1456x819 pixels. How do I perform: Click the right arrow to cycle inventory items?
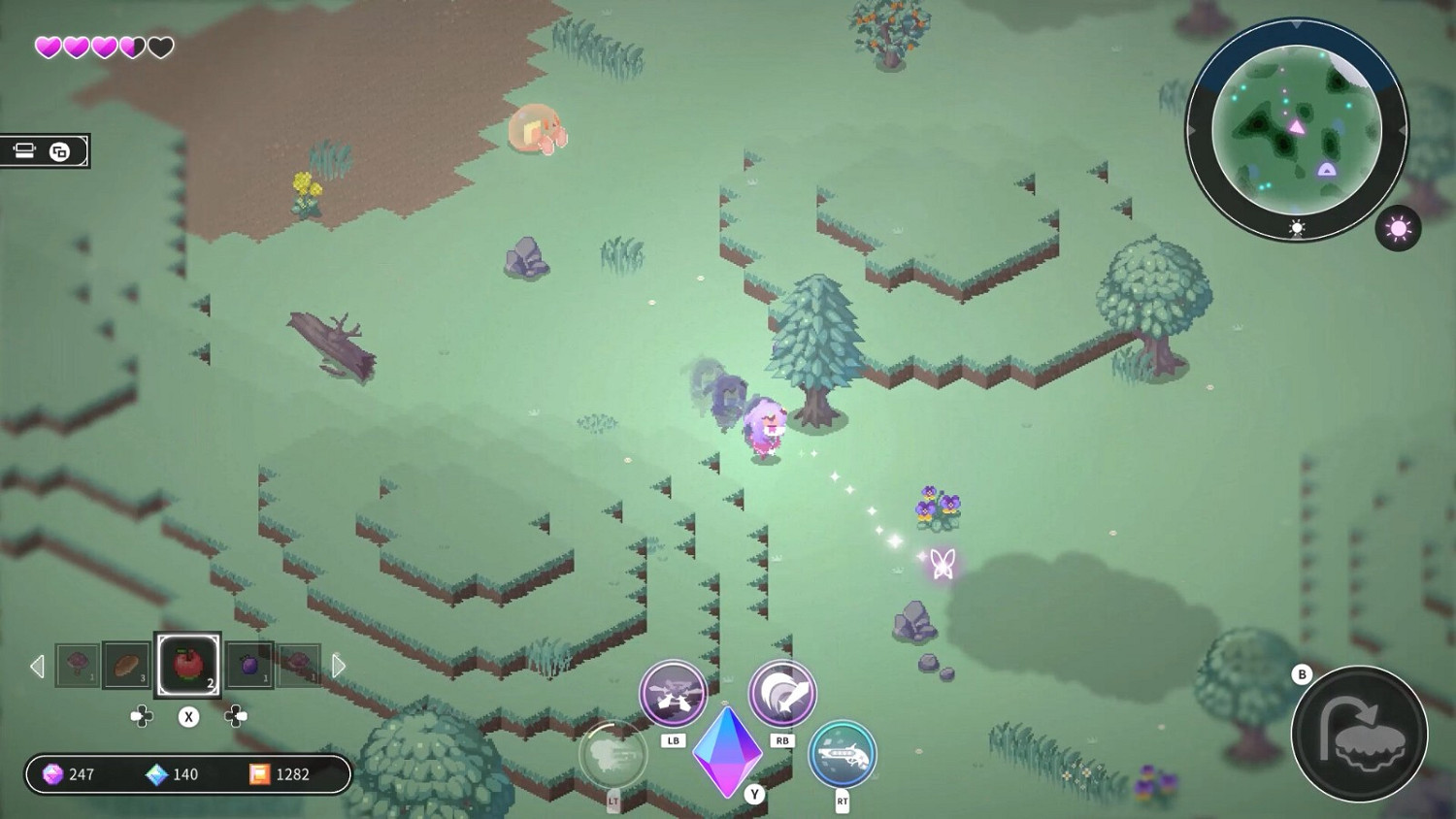339,666
